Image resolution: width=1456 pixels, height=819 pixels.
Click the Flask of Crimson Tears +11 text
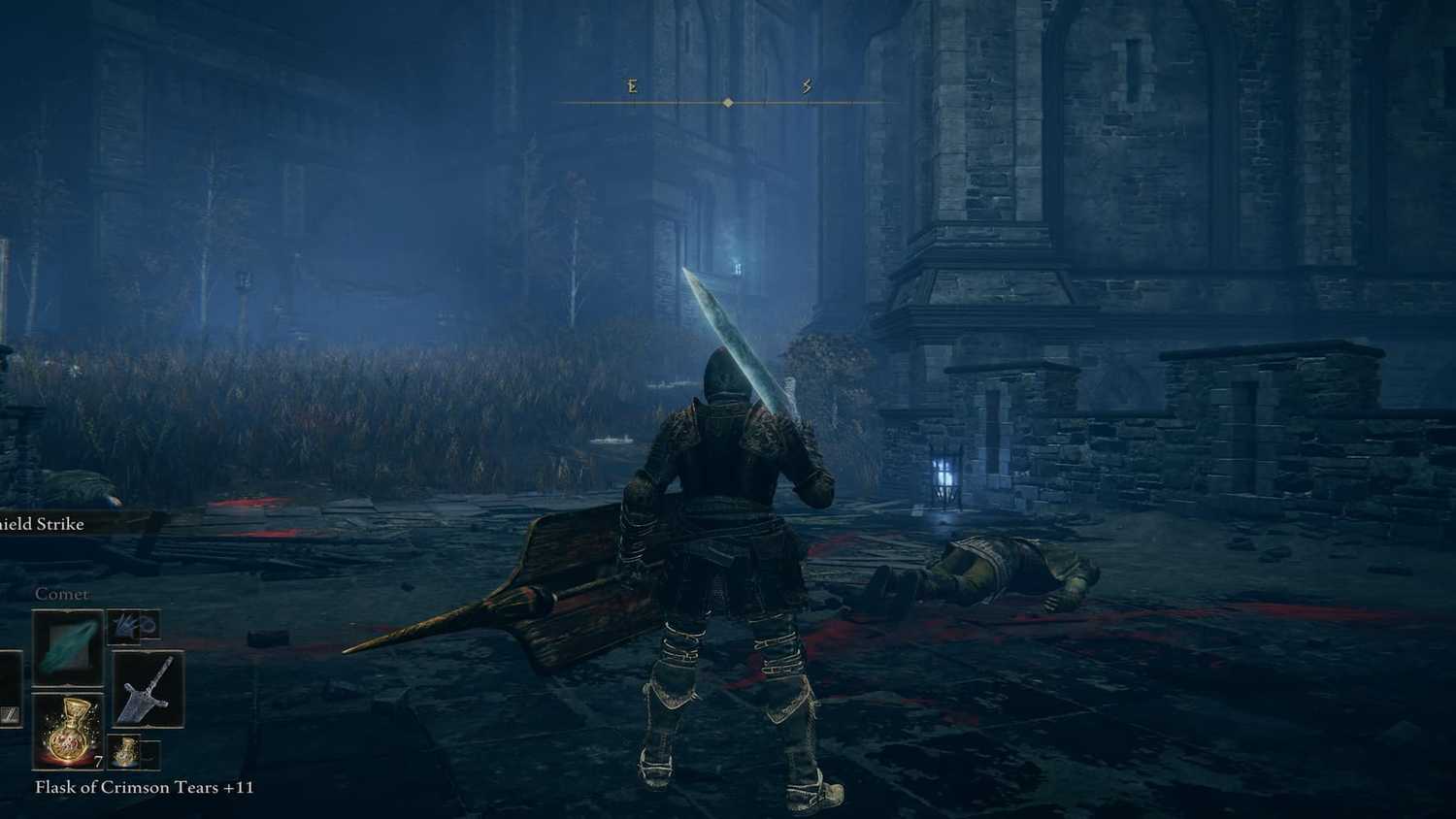(142, 788)
